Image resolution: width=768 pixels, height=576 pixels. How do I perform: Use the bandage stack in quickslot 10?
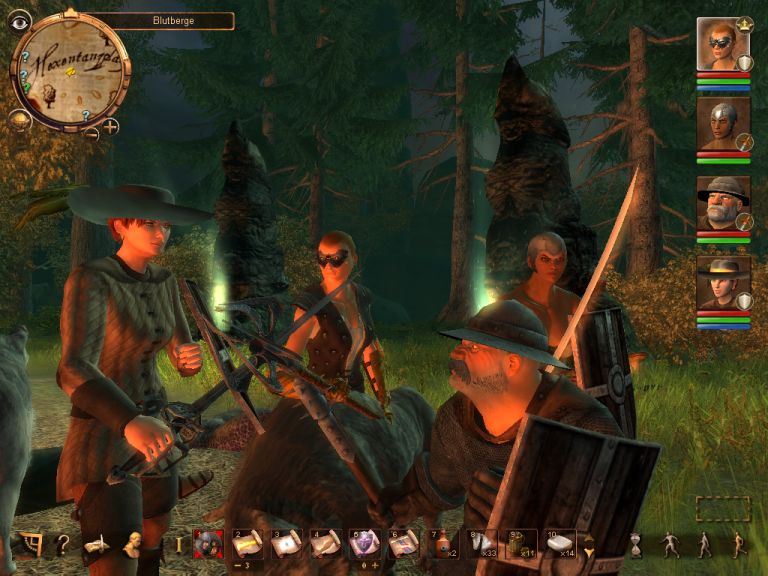click(x=560, y=544)
